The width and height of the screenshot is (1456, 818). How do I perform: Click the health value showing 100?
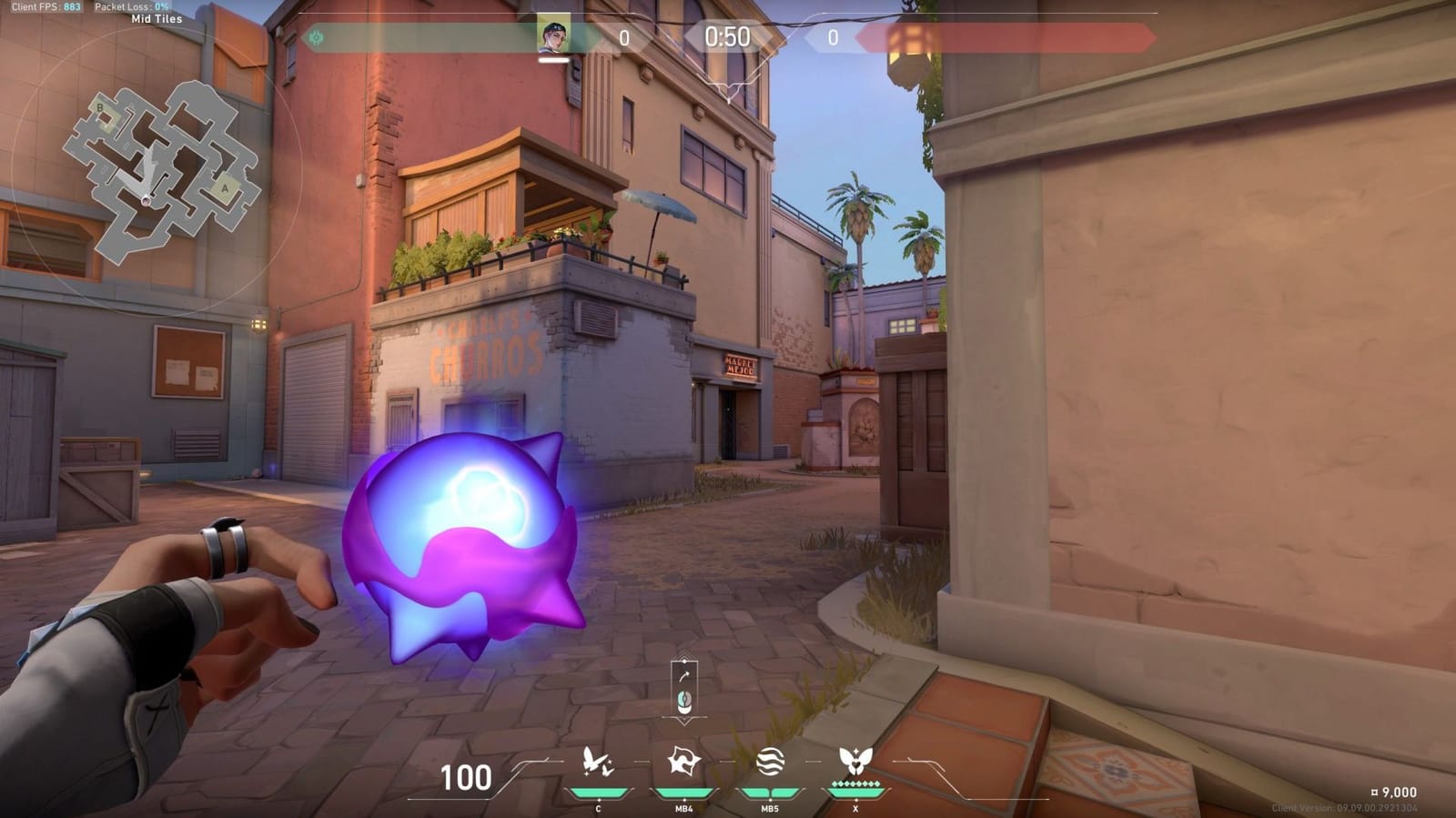467,778
